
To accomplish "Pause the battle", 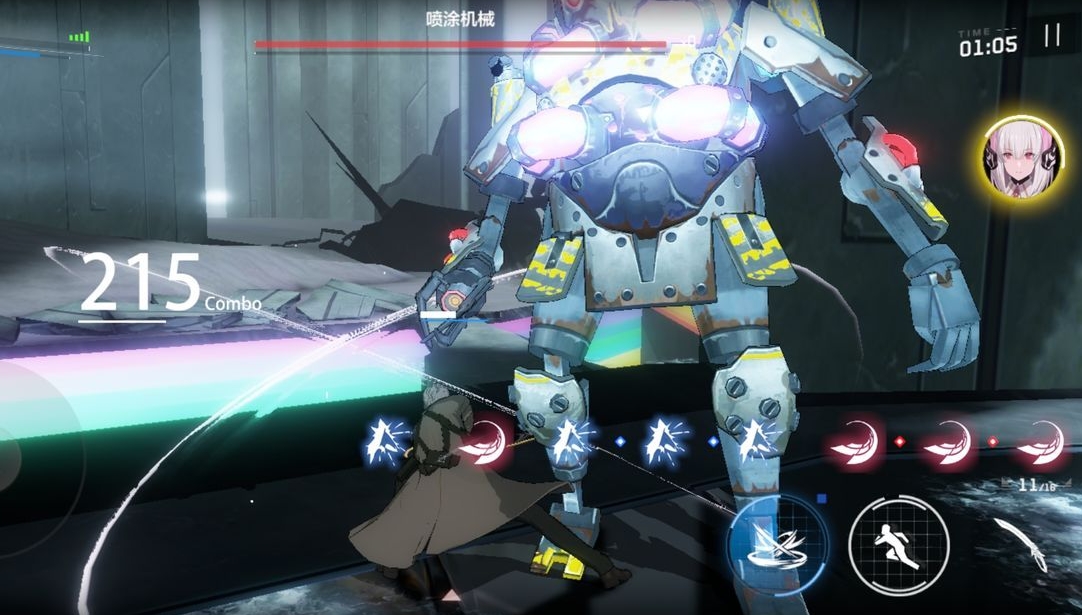I will [1051, 36].
